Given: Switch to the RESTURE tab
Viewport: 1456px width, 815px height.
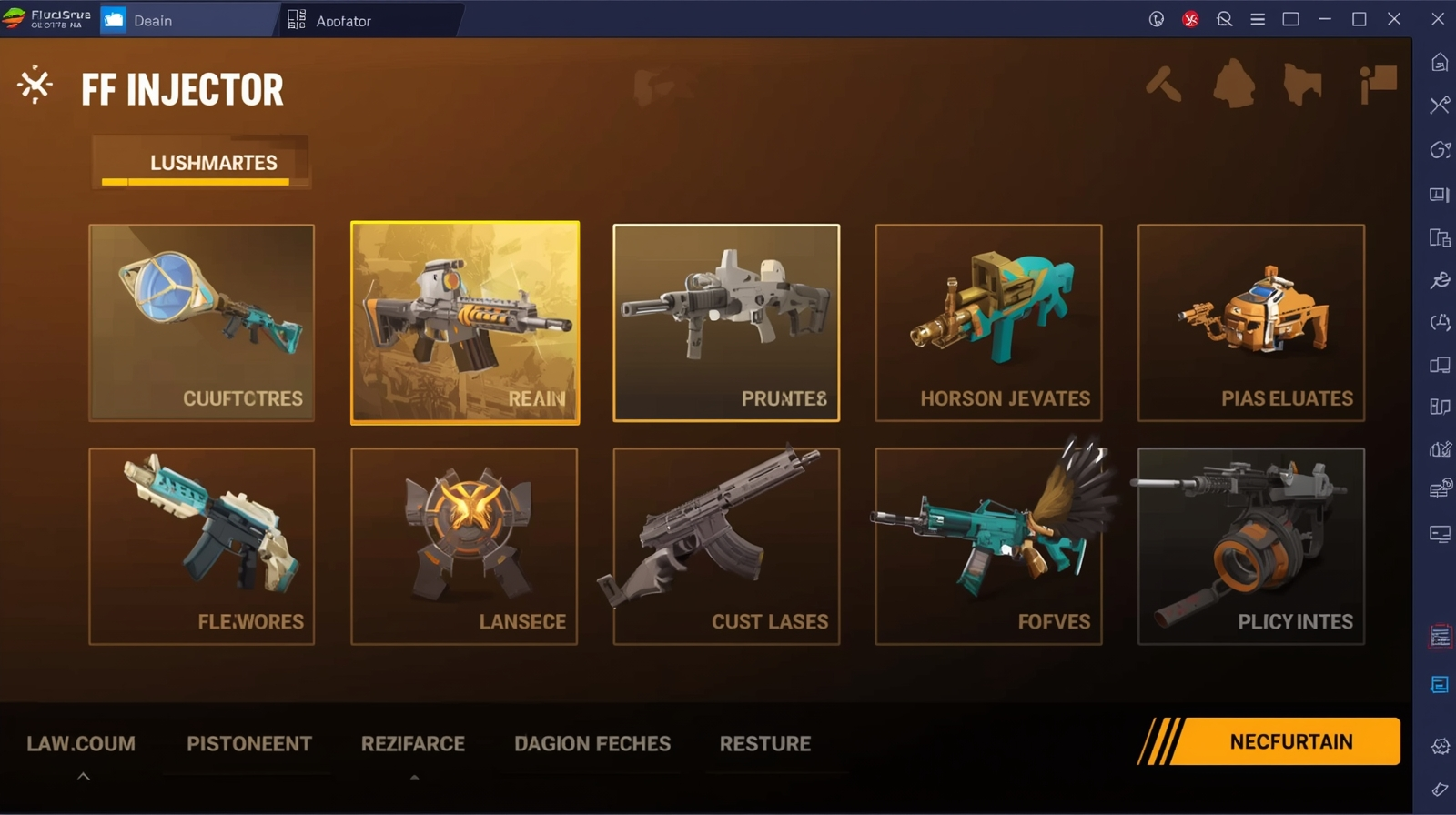Looking at the screenshot, I should click(765, 744).
